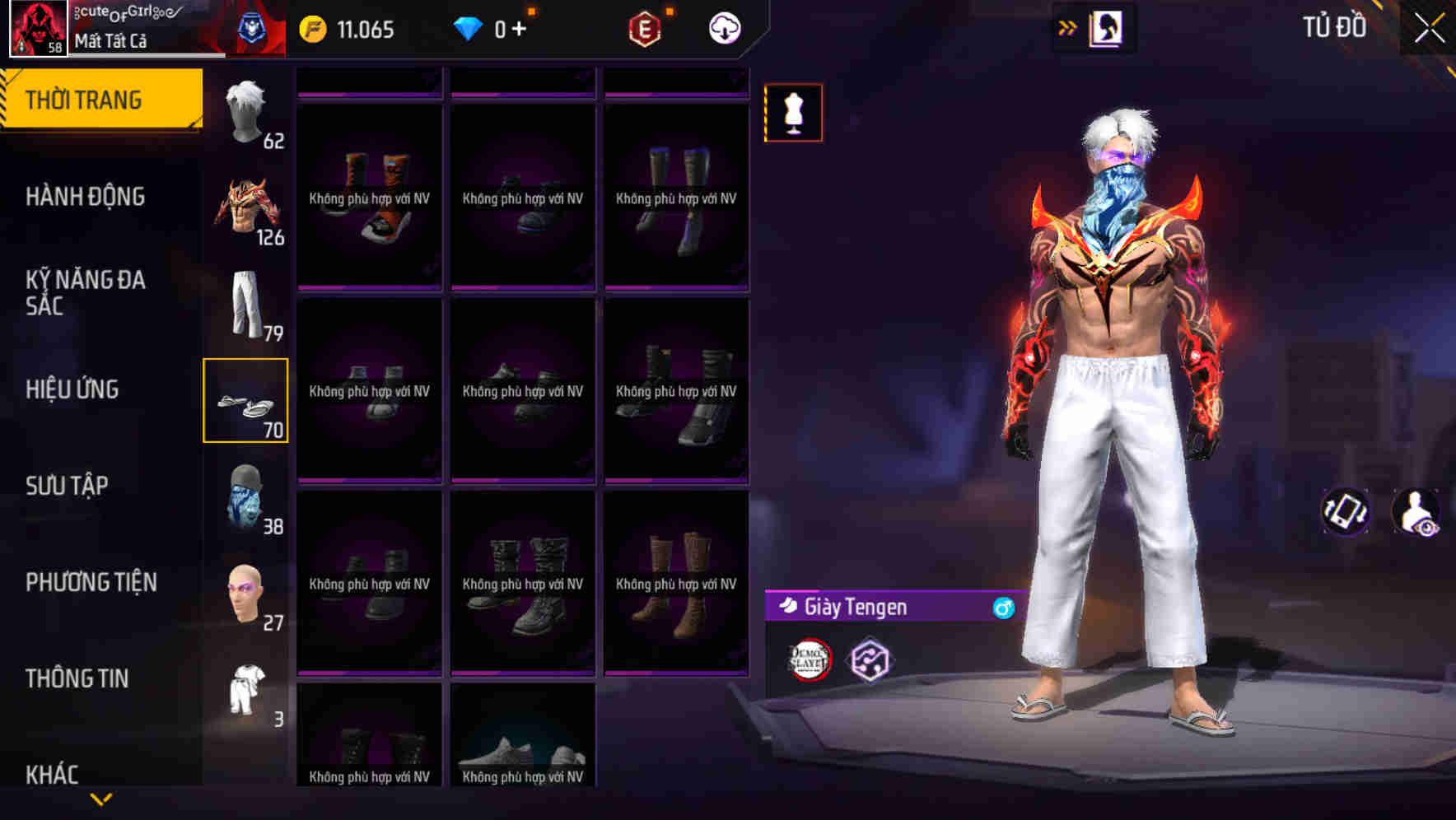Click the cloud download icon in top bar
The image size is (1456, 820).
click(x=723, y=27)
